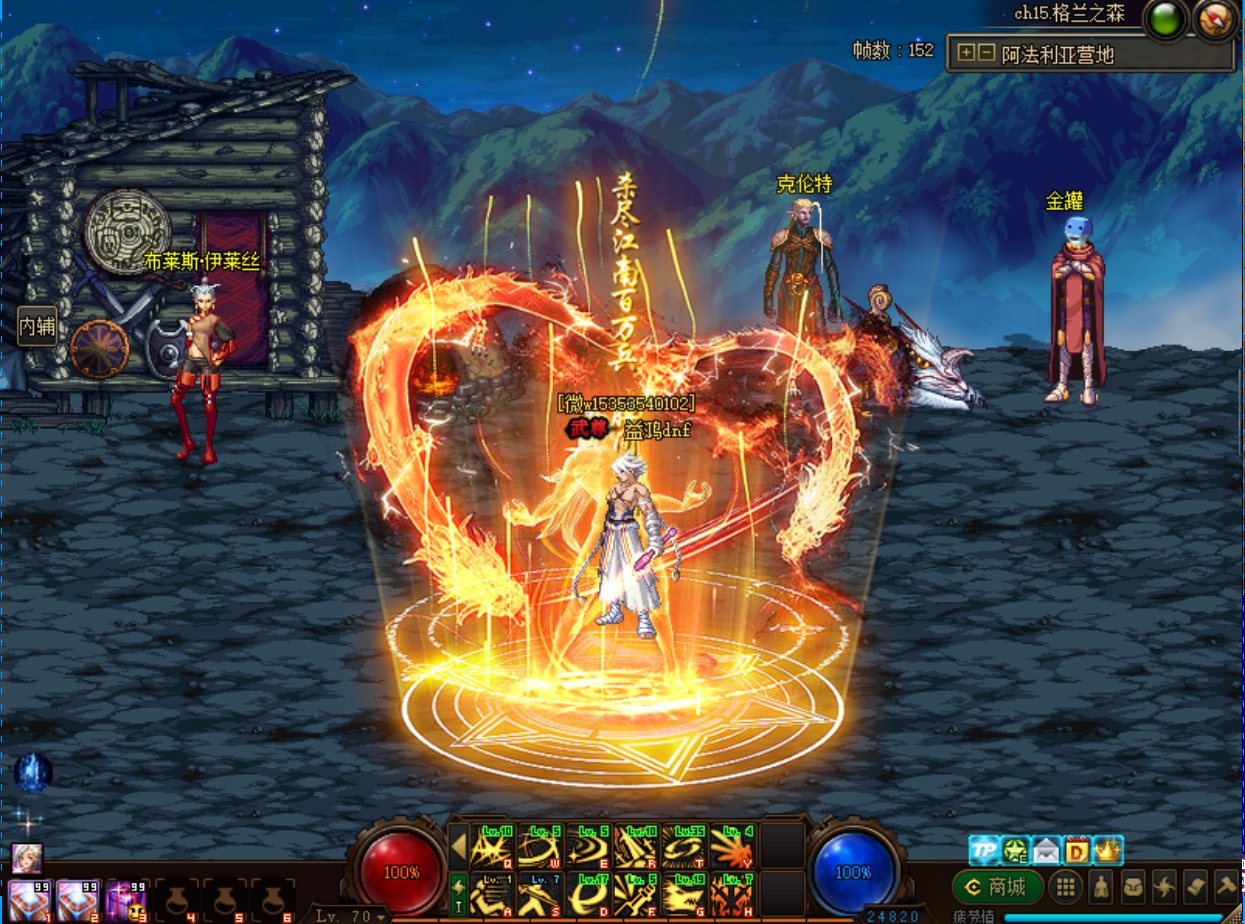Click the green orb button at top right
The height and width of the screenshot is (924, 1245).
[1163, 19]
